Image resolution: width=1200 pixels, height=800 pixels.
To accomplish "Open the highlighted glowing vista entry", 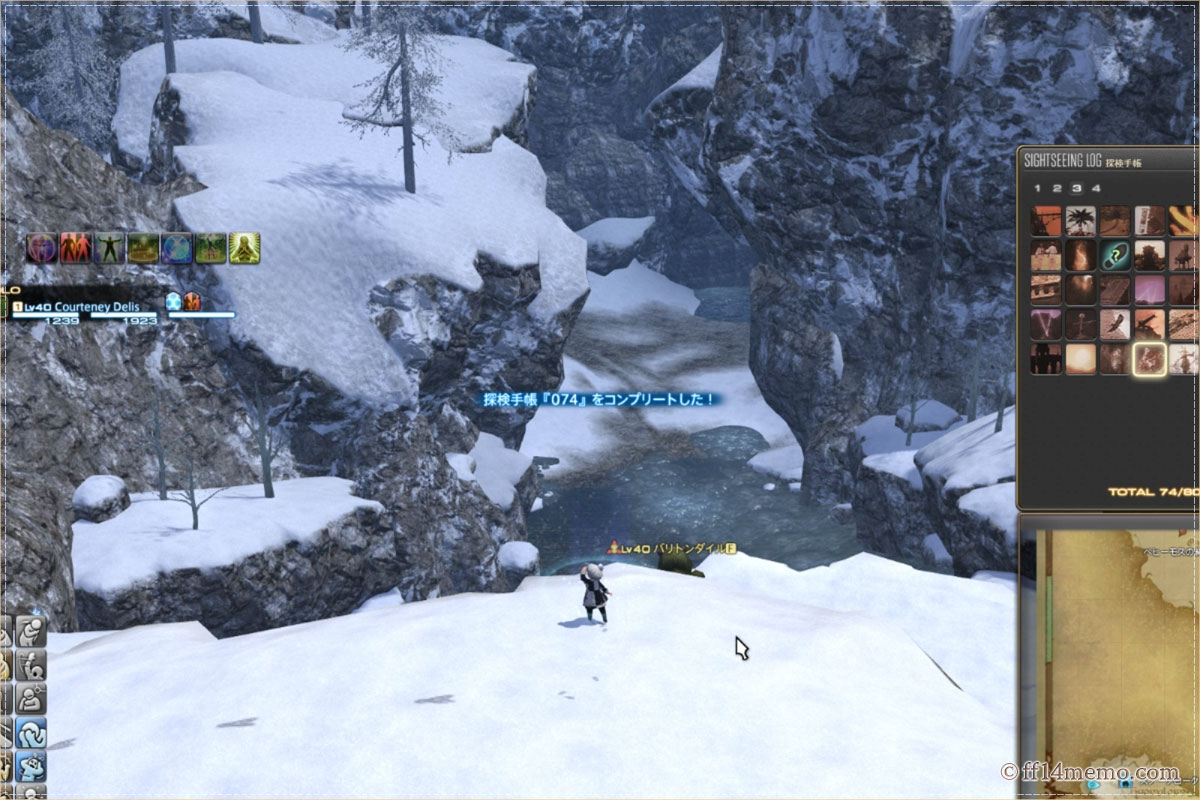I will click(1149, 358).
